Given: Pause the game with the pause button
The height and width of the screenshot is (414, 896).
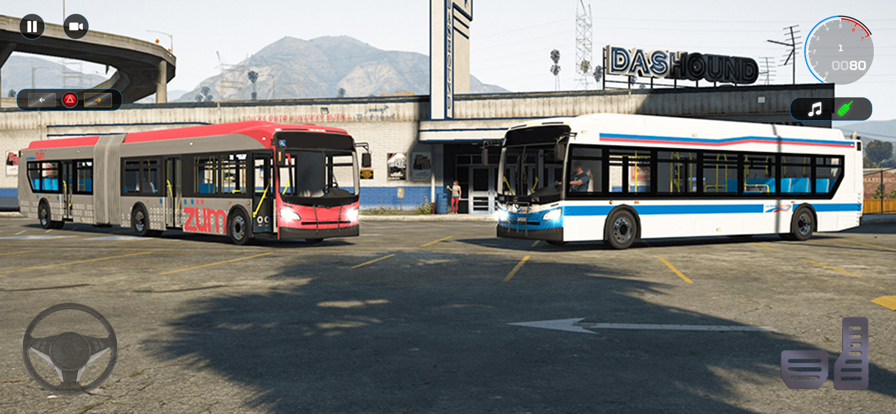Looking at the screenshot, I should pyautogui.click(x=32, y=26).
